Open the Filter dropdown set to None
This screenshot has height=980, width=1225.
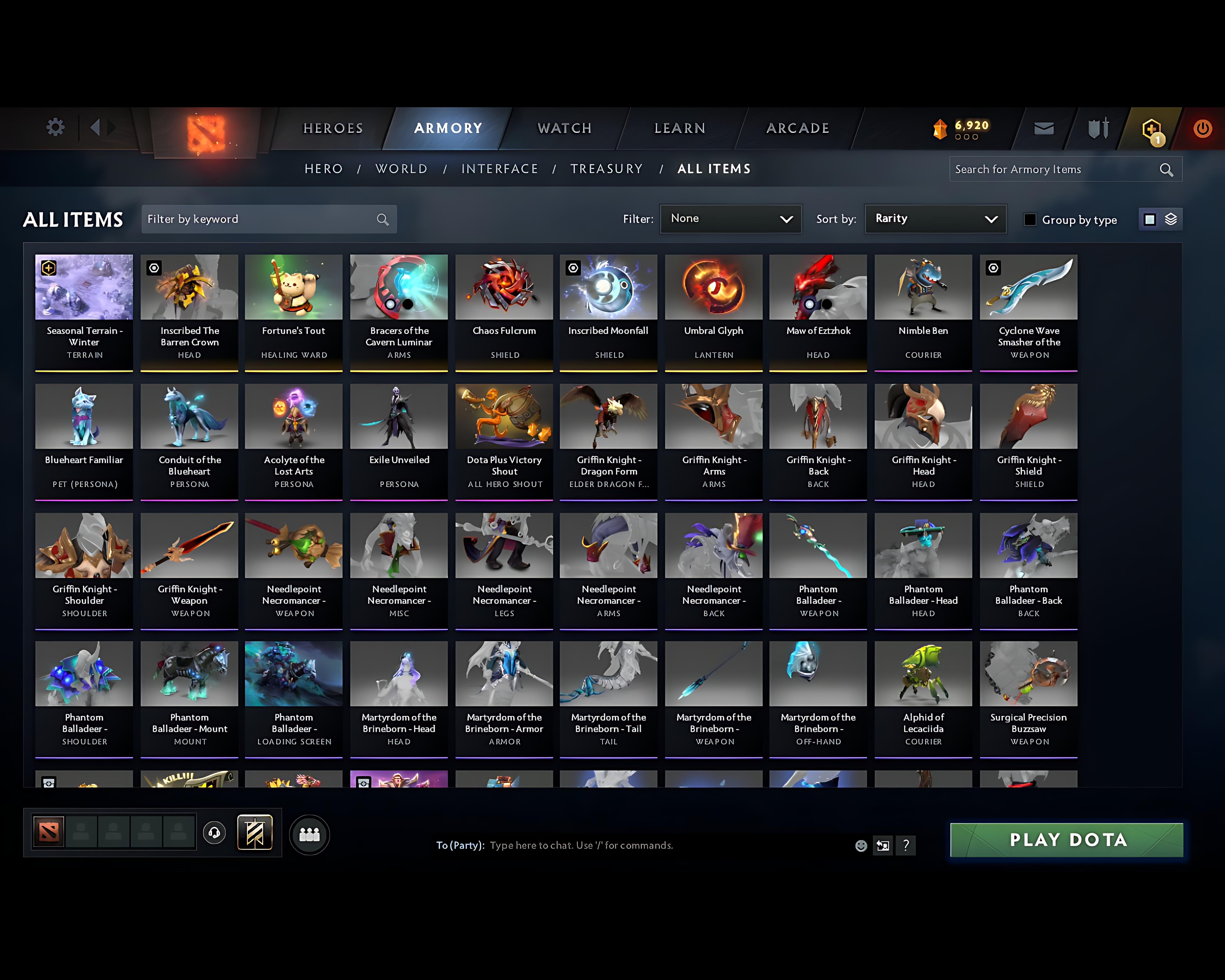tap(731, 219)
